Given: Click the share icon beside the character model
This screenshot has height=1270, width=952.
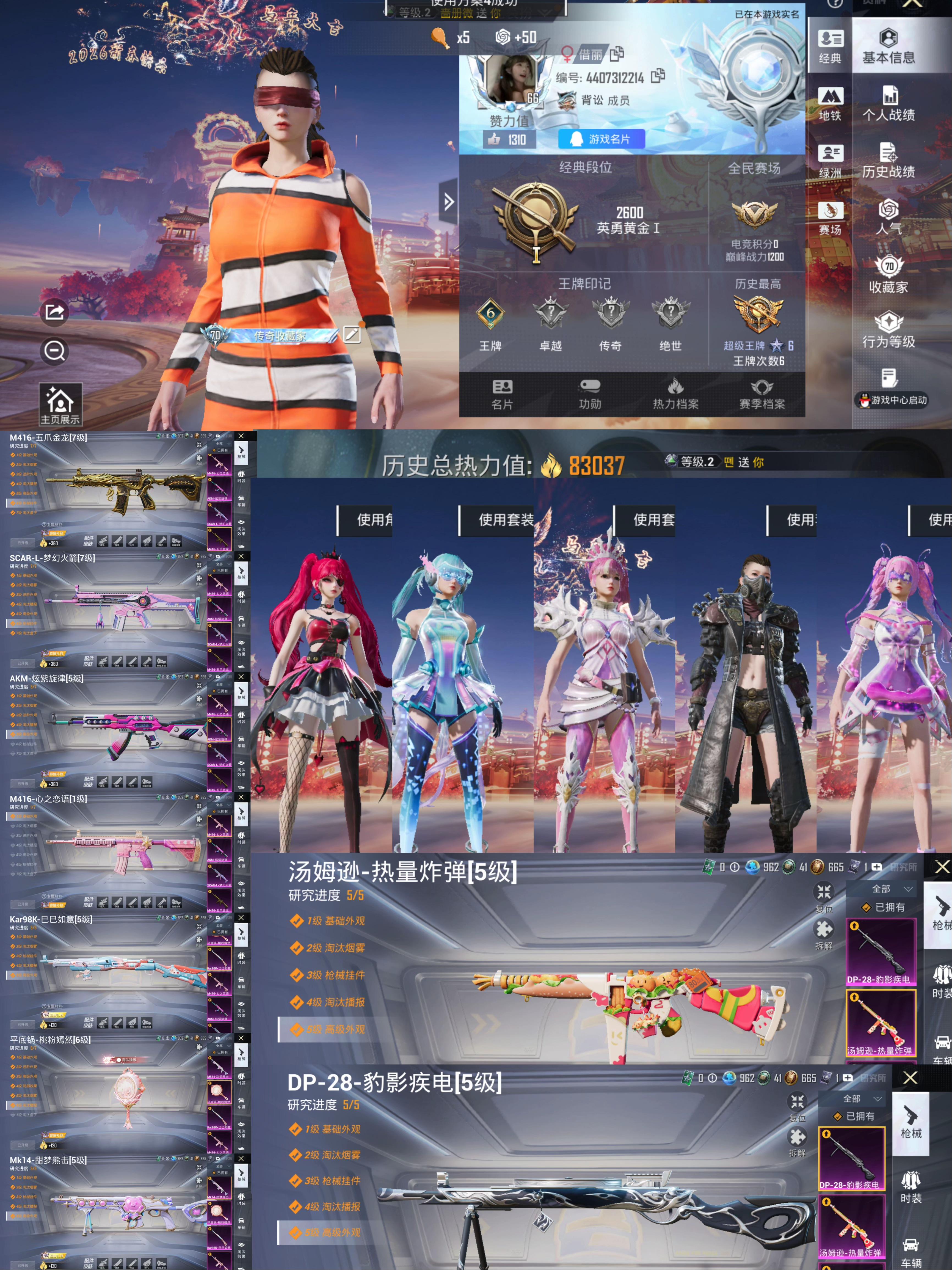Looking at the screenshot, I should point(54,313).
